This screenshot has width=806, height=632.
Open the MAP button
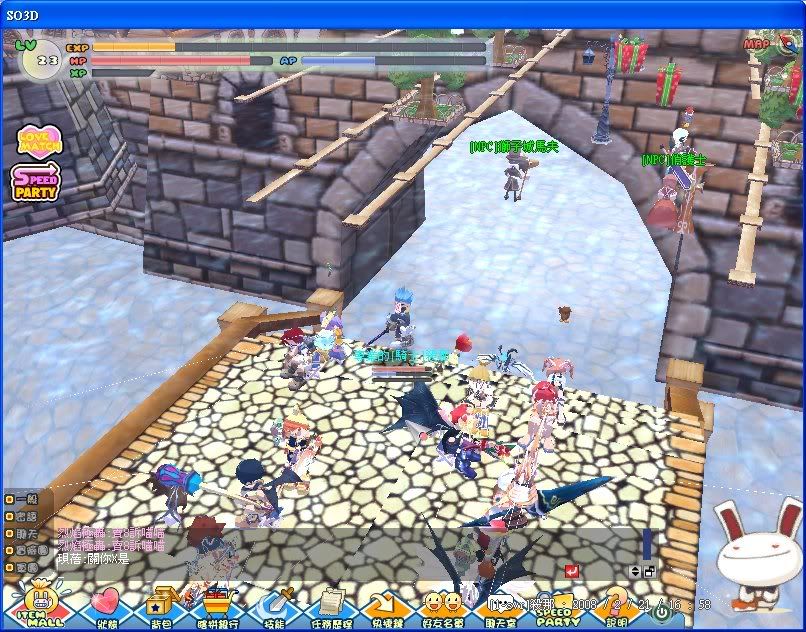click(757, 44)
